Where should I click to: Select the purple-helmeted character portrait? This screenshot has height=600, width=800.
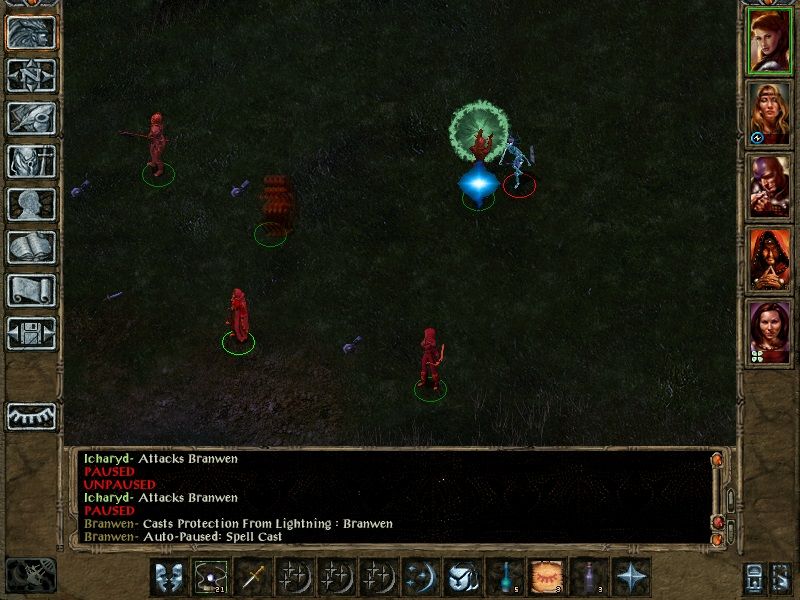point(771,187)
